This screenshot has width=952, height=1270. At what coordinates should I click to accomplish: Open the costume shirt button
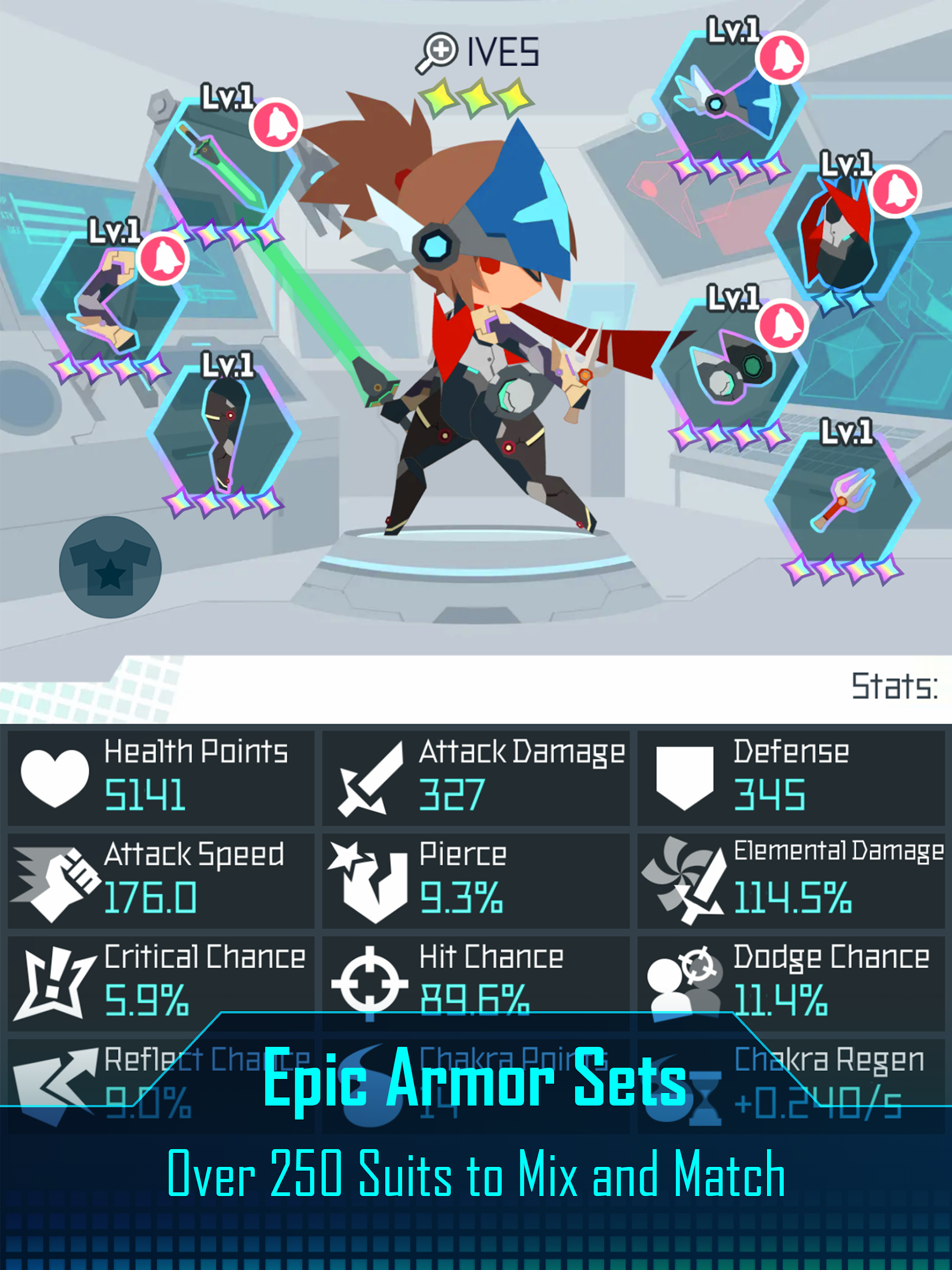(110, 567)
